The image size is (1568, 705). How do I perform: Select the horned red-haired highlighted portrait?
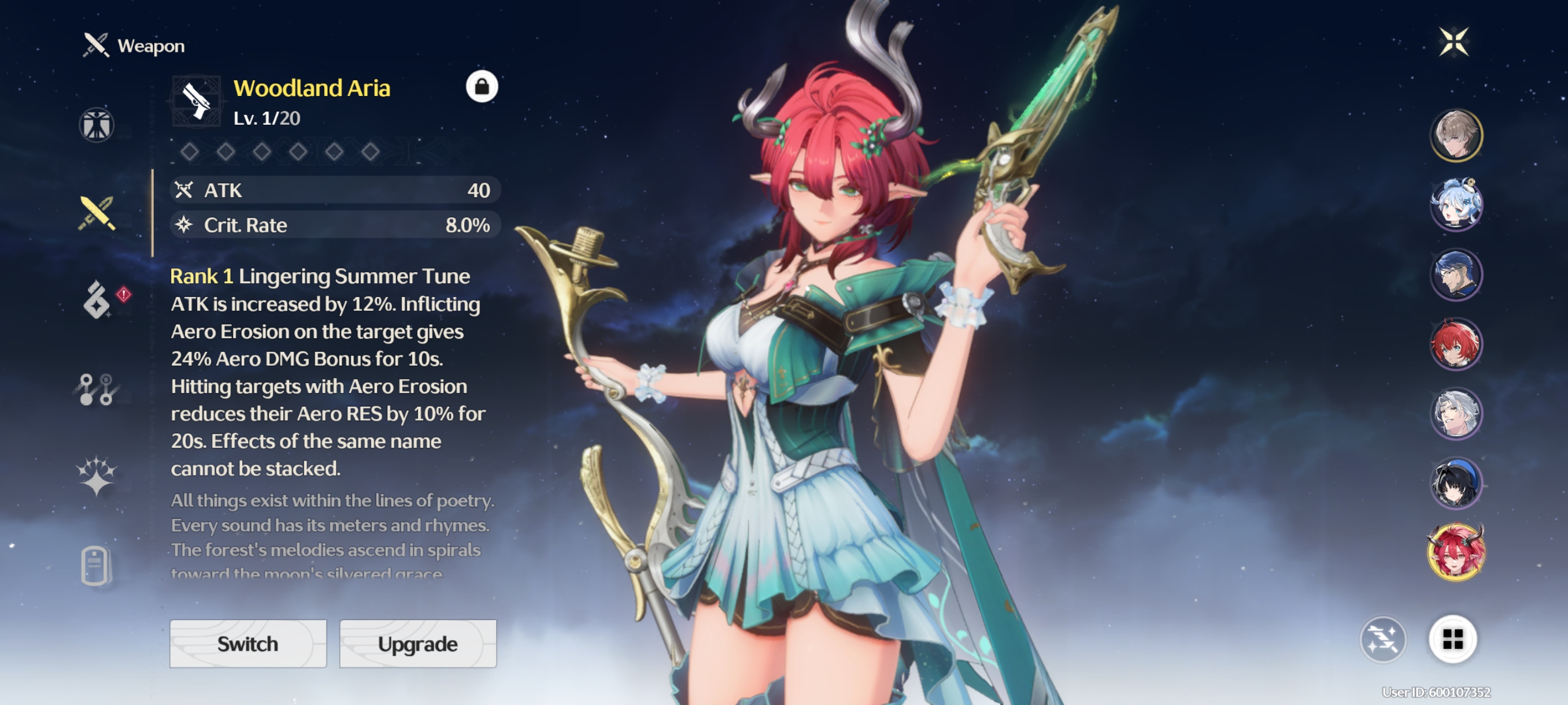pyautogui.click(x=1455, y=552)
